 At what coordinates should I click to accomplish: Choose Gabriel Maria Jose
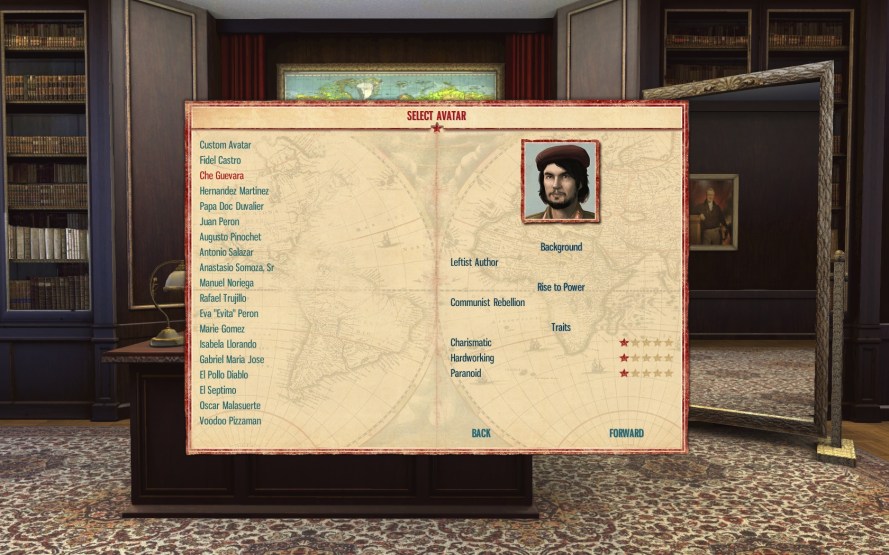[x=231, y=359]
